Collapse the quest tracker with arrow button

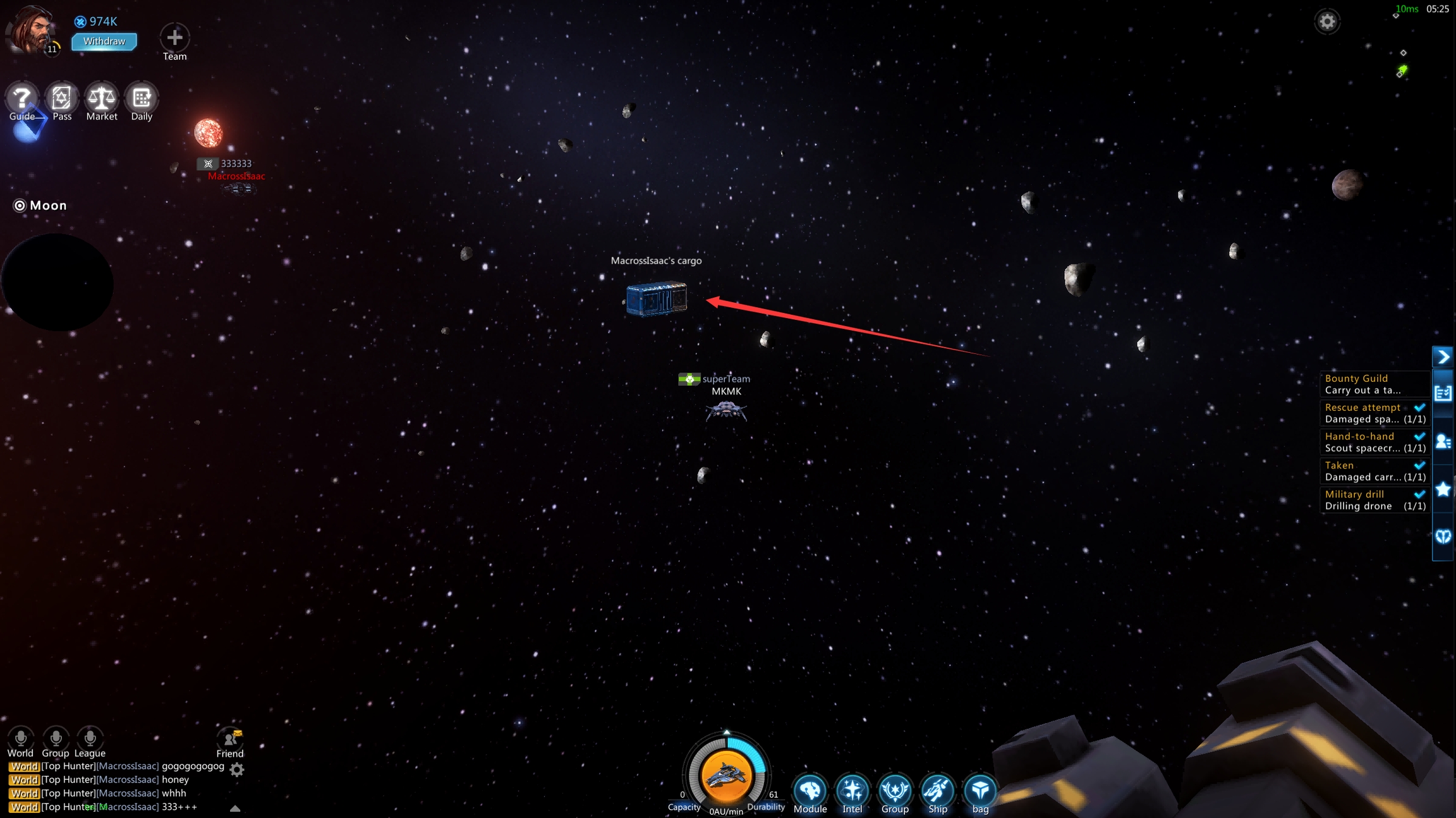(x=1443, y=357)
